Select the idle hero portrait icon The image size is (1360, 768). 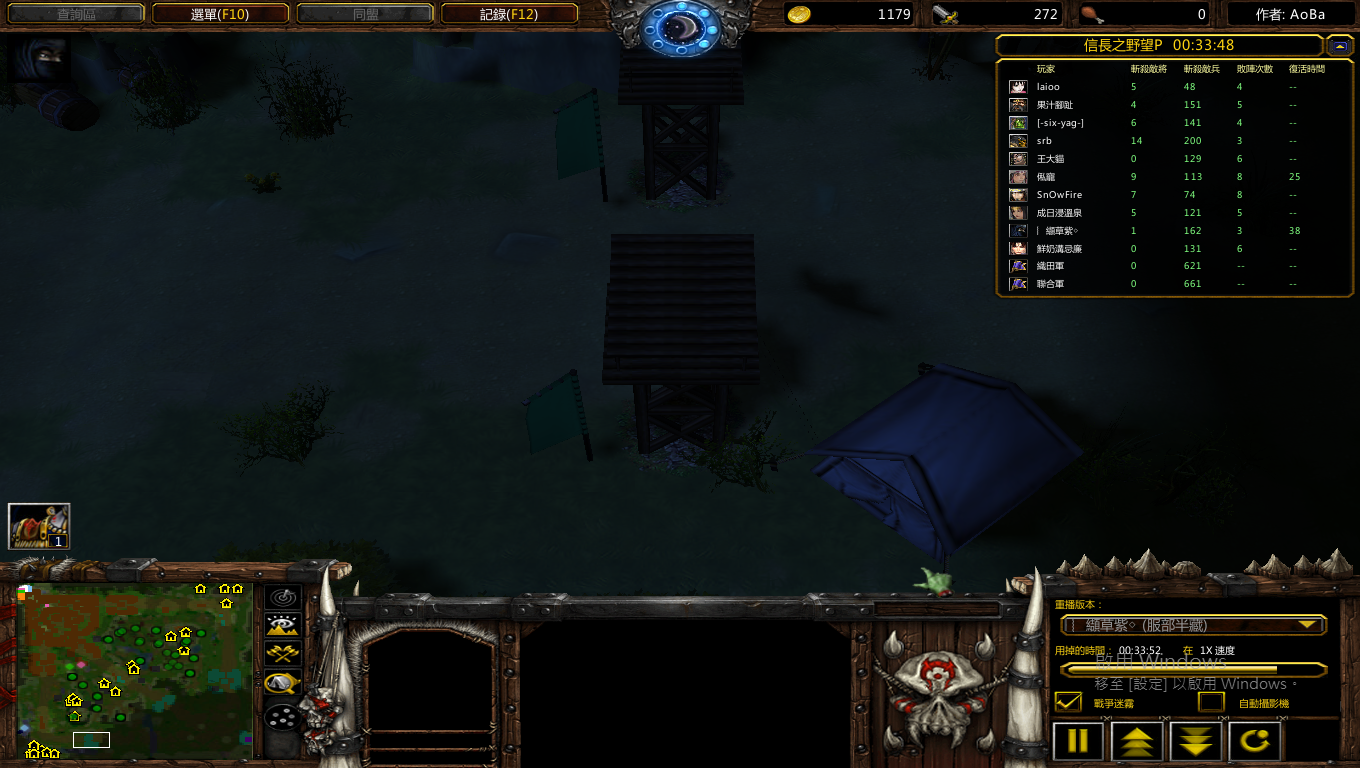click(x=39, y=526)
